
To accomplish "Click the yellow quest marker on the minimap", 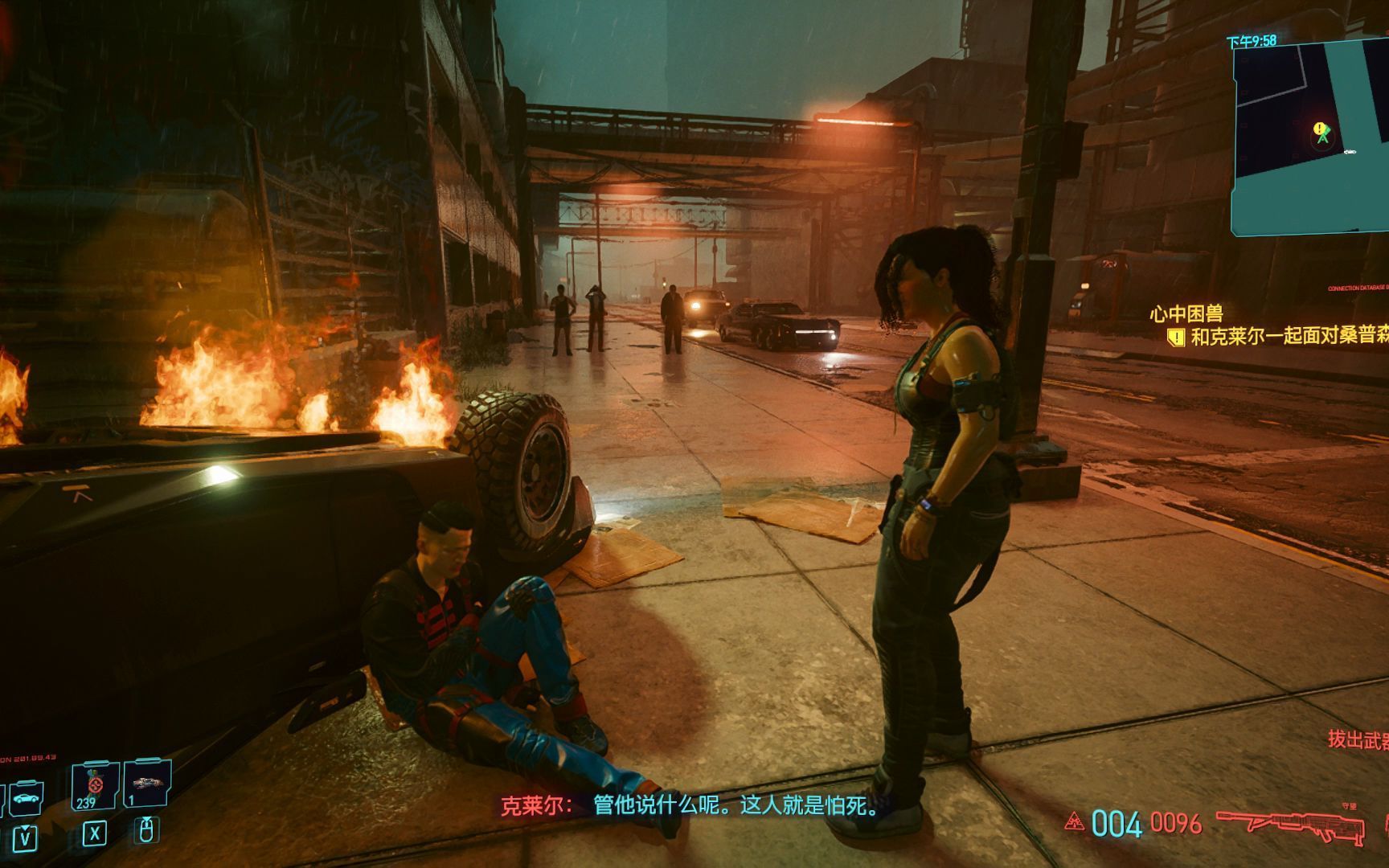I will [x=1319, y=129].
